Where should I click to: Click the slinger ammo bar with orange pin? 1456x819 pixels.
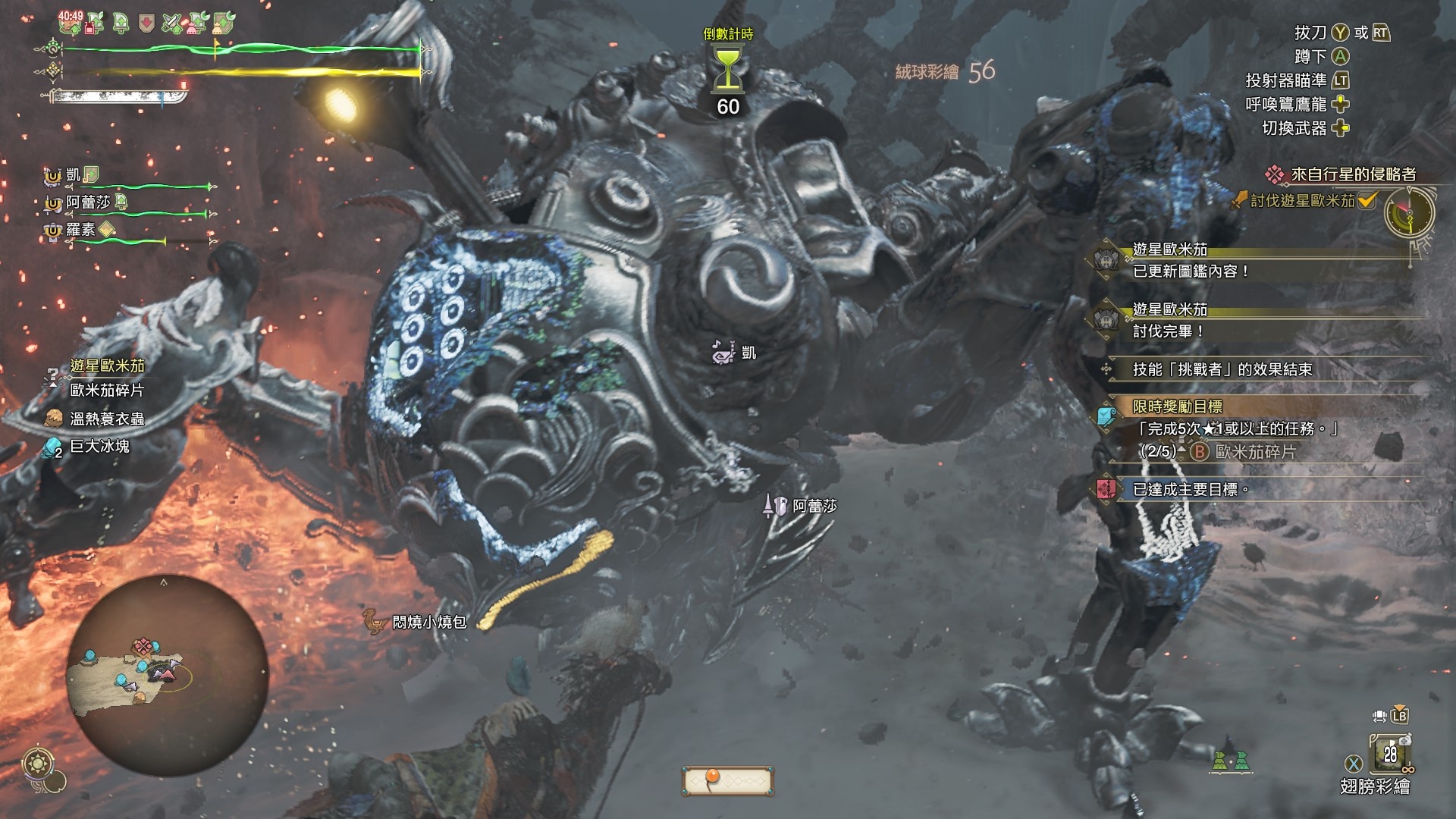click(727, 780)
